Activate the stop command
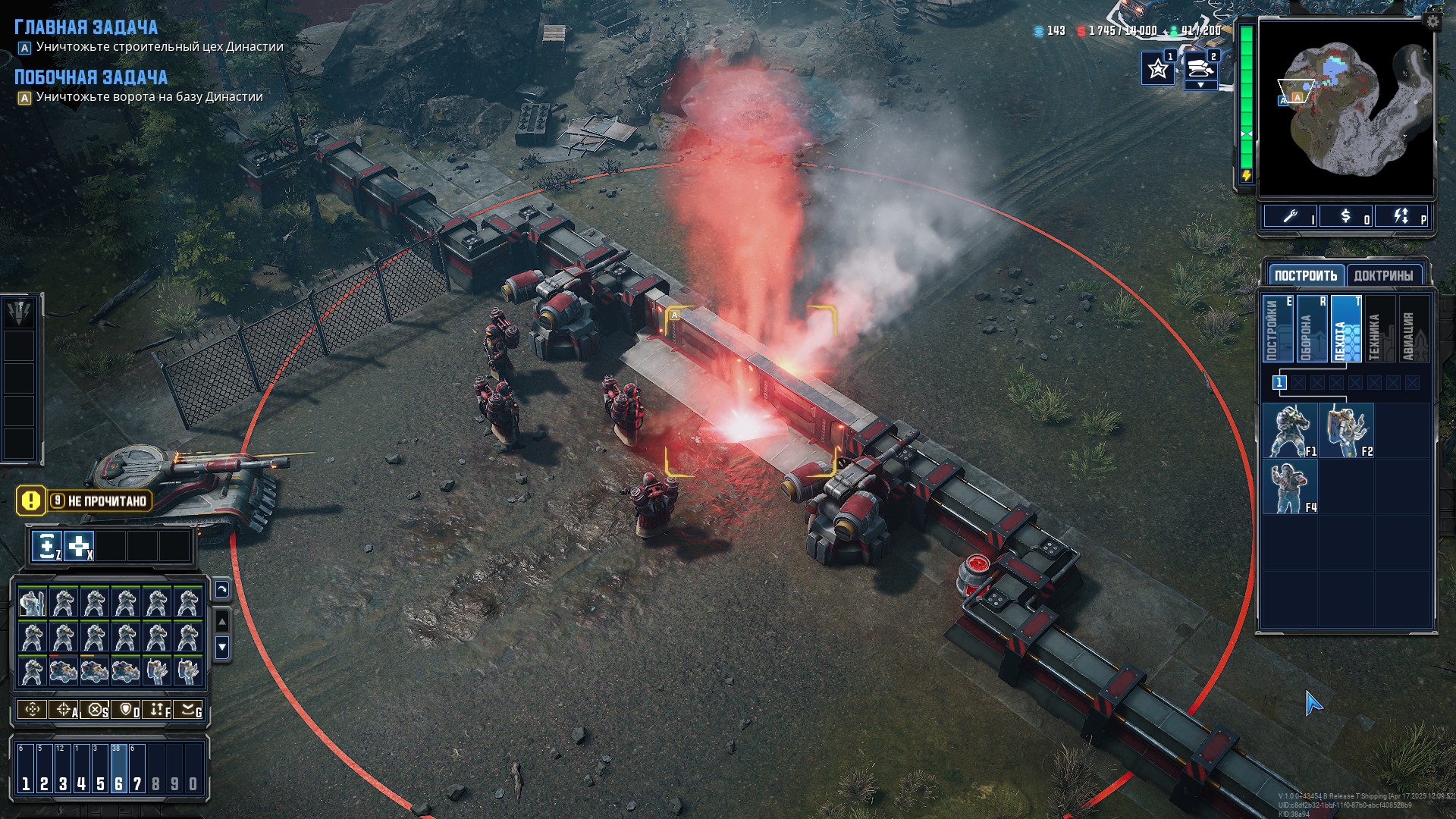This screenshot has width=1456, height=819. [x=95, y=710]
